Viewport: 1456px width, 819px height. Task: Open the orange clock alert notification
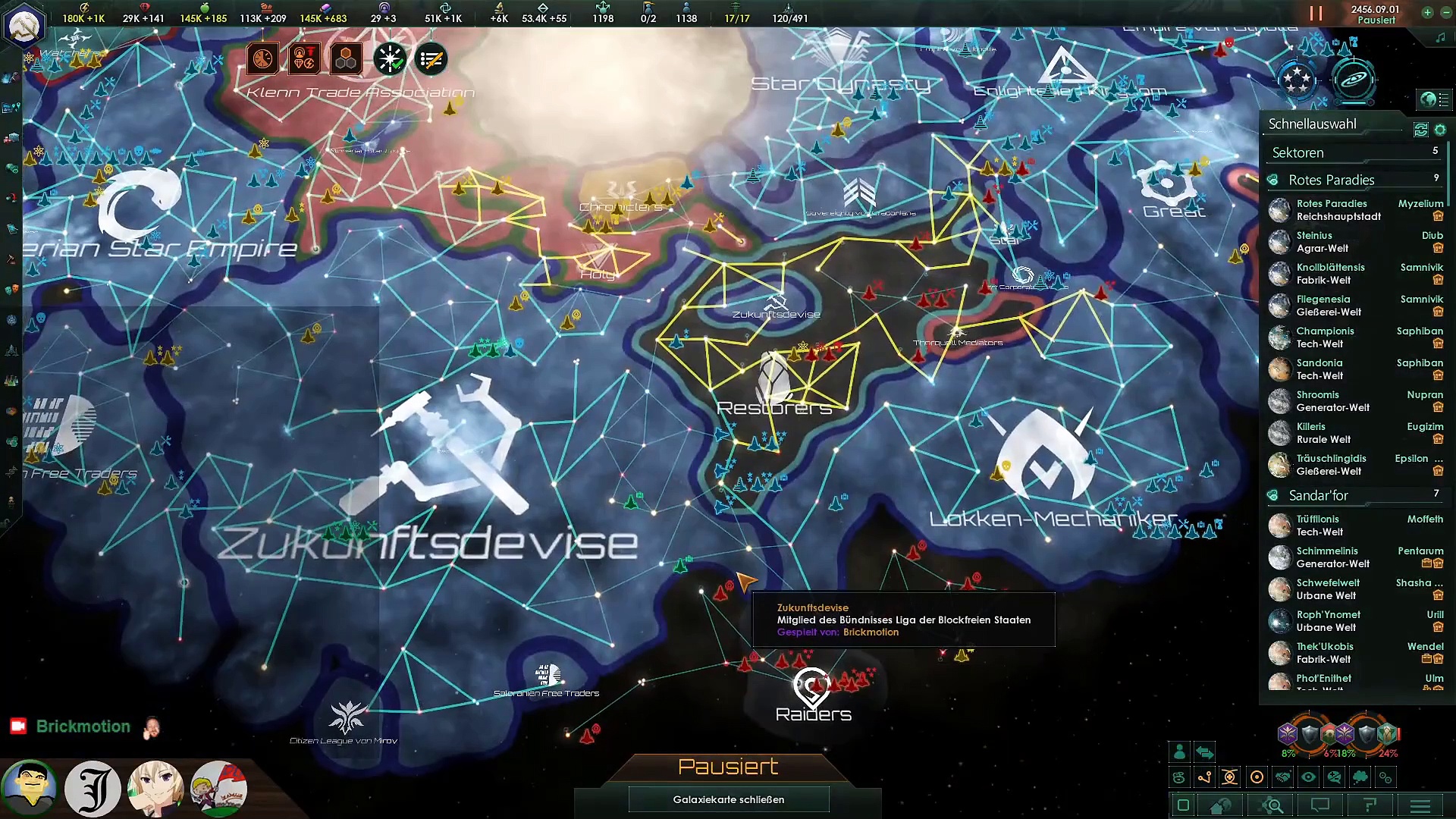click(262, 59)
